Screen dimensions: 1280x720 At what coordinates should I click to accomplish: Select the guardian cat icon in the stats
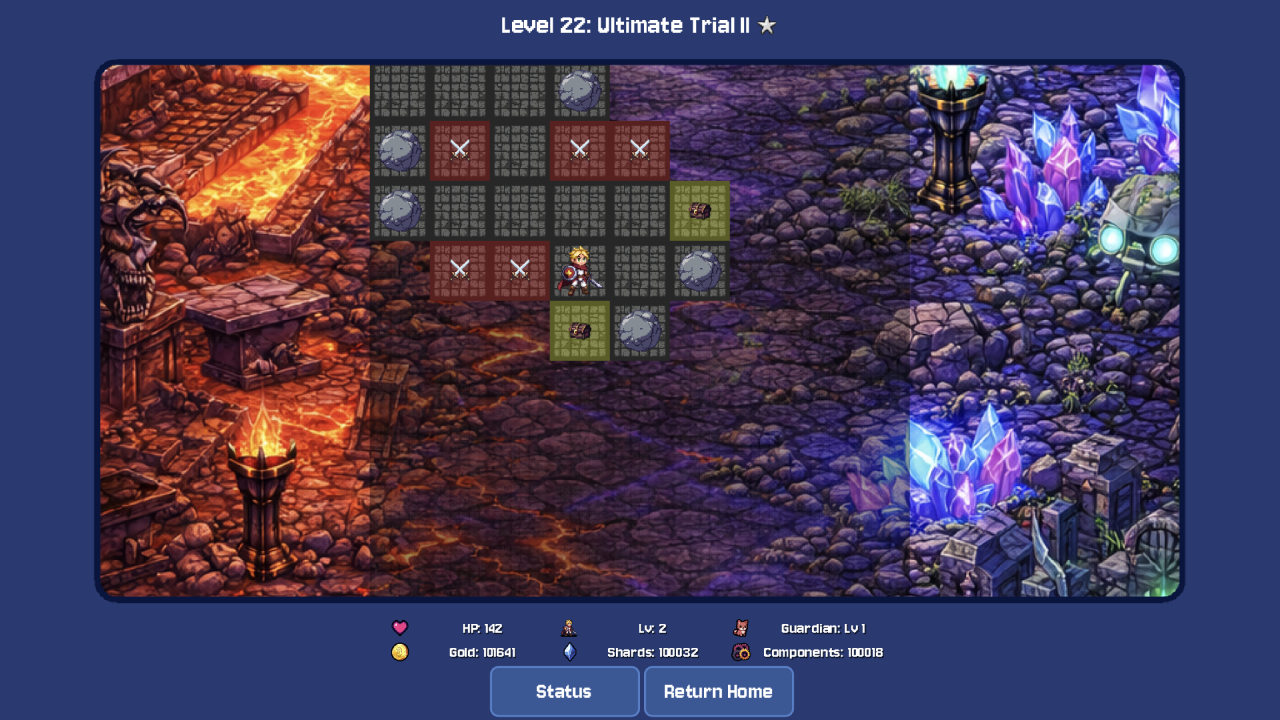tap(741, 628)
